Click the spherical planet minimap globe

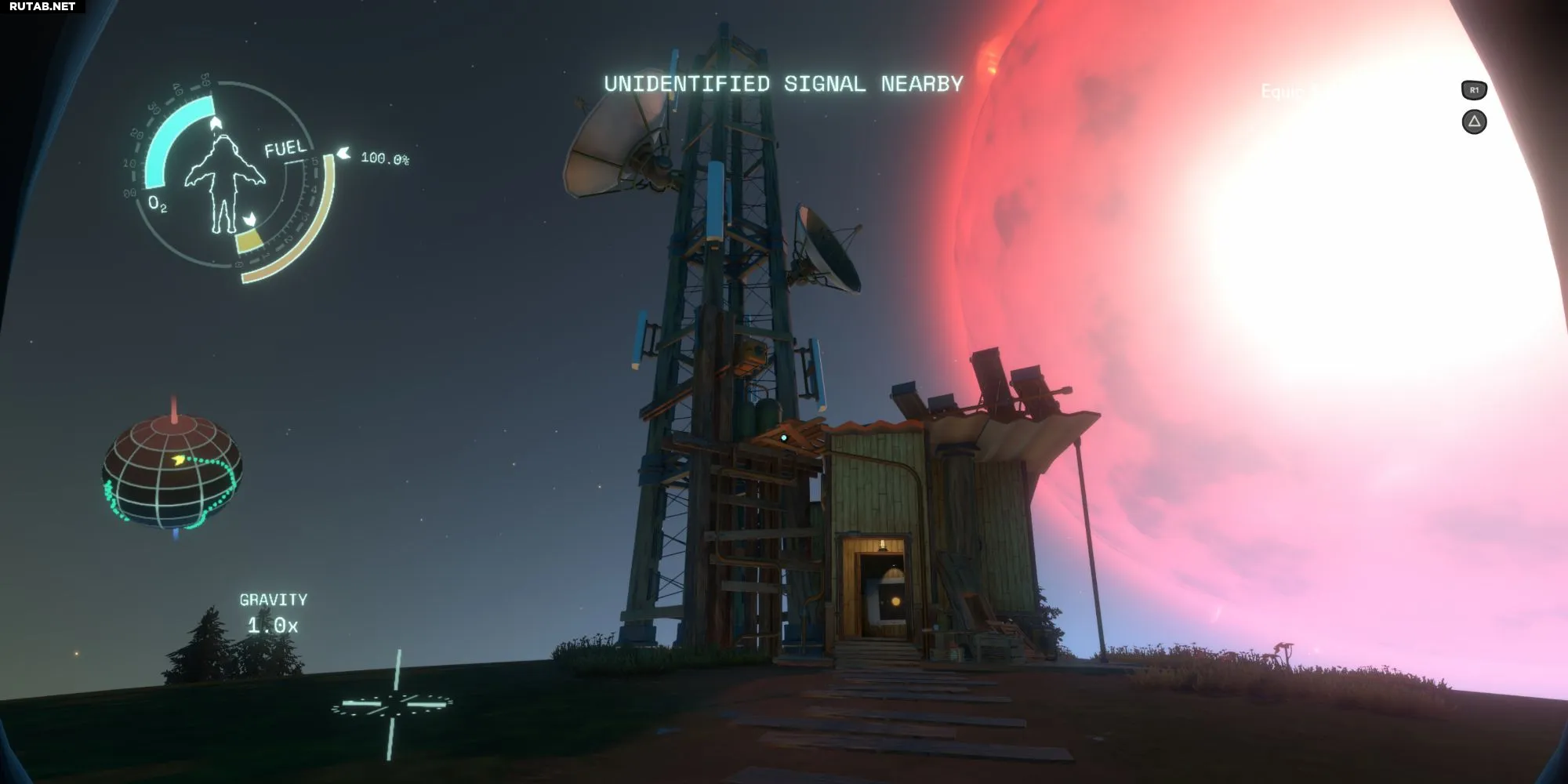click(x=172, y=472)
